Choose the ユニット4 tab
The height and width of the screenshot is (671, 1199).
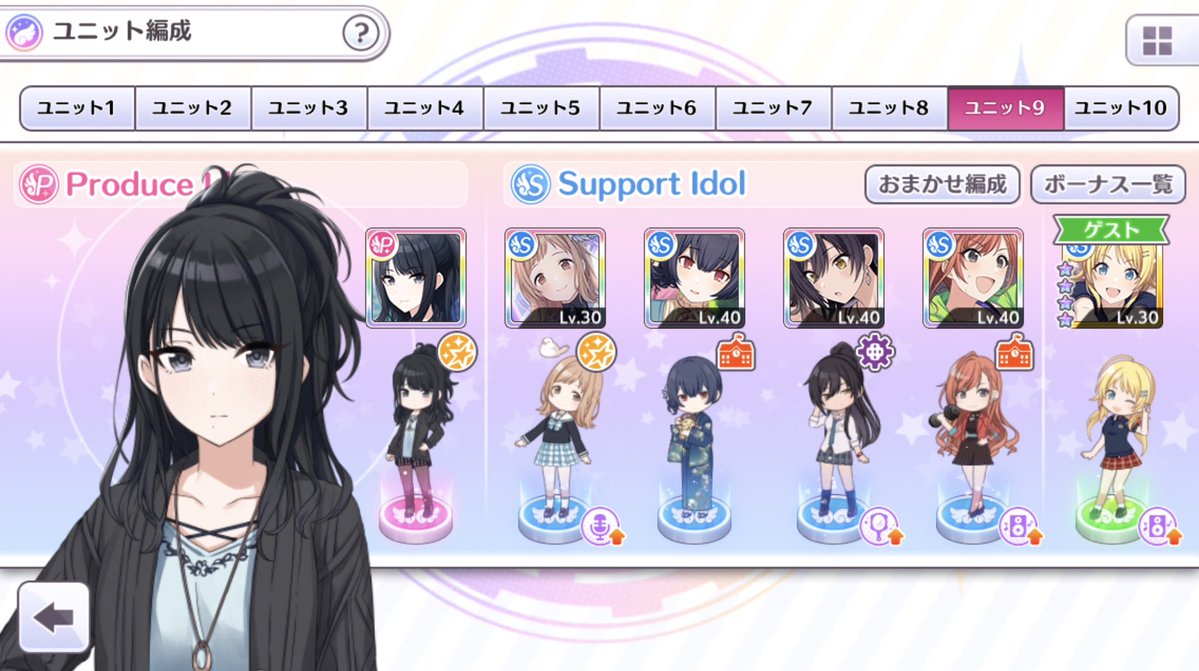pos(425,108)
